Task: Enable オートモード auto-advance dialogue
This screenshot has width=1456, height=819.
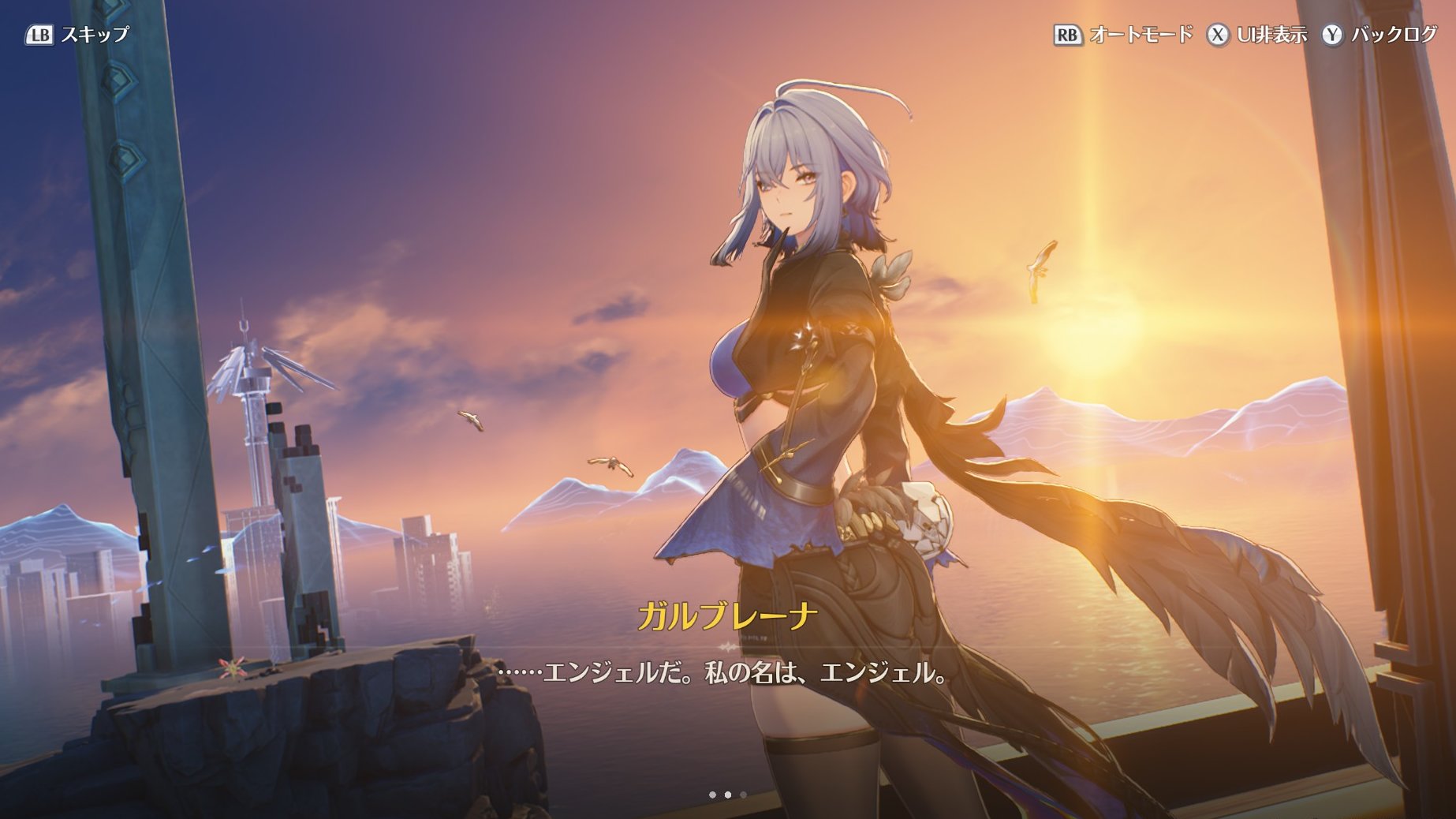Action: (1123, 35)
